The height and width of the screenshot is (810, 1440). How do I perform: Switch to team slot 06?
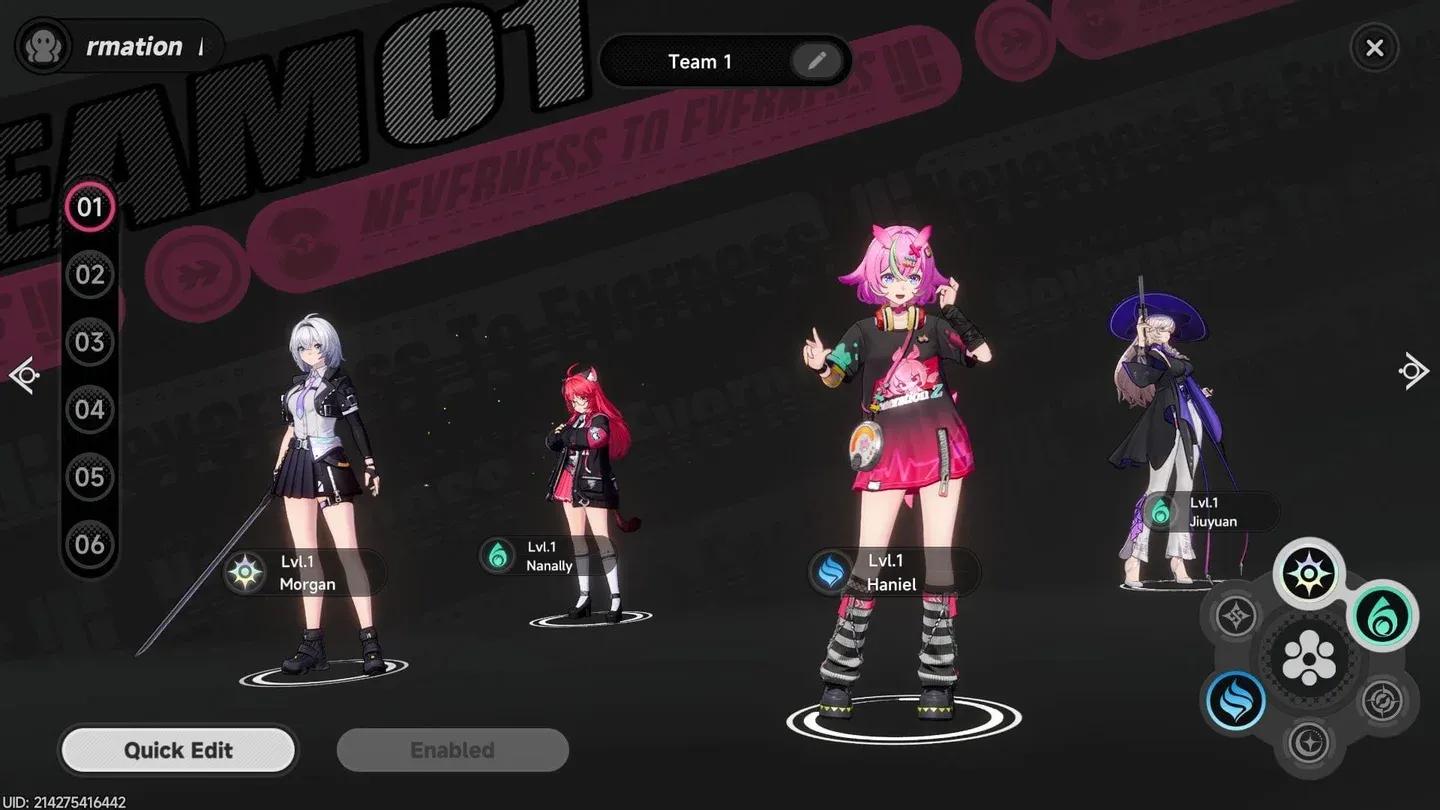pyautogui.click(x=92, y=544)
